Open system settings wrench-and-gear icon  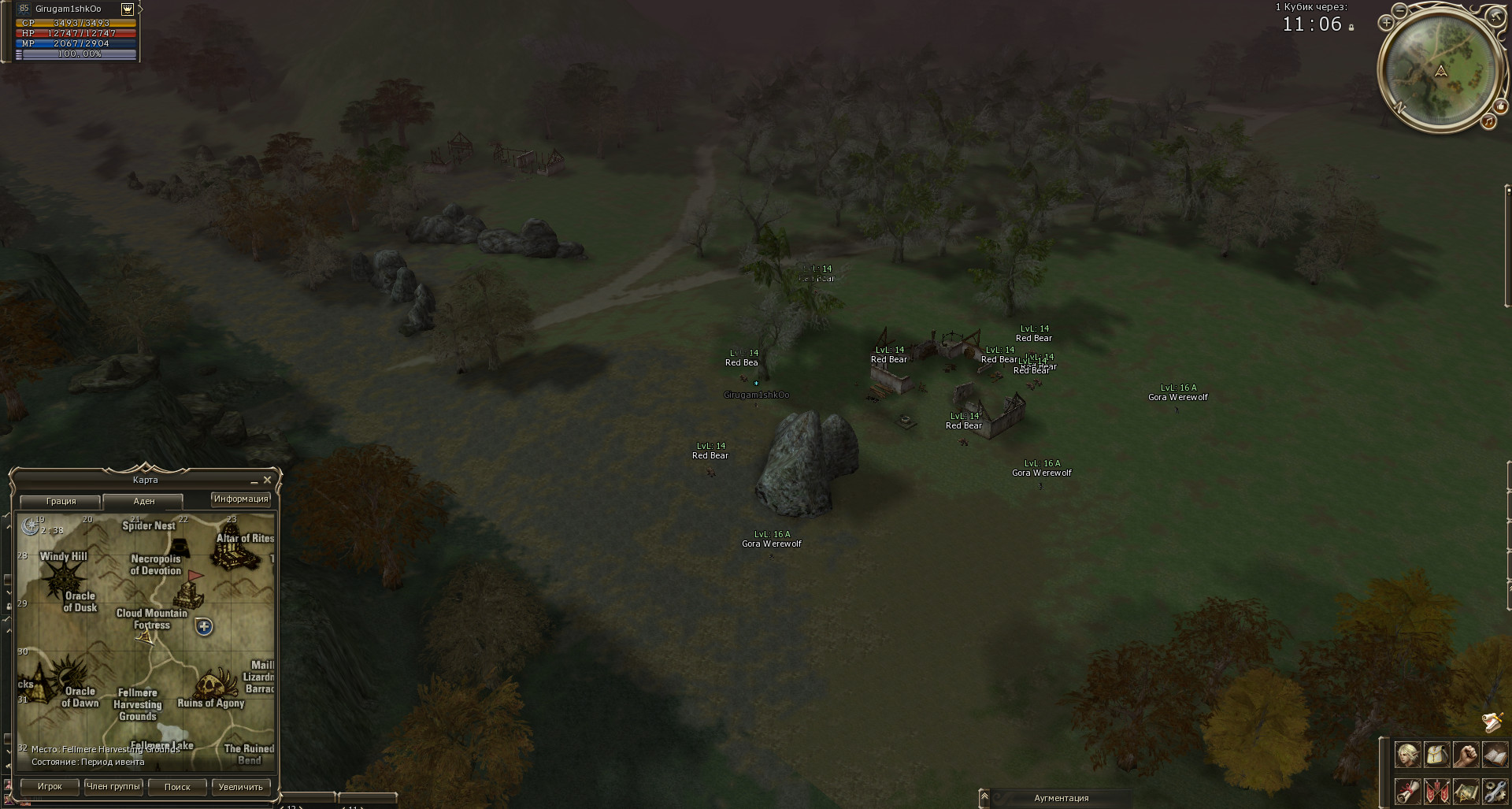pyautogui.click(x=1494, y=789)
